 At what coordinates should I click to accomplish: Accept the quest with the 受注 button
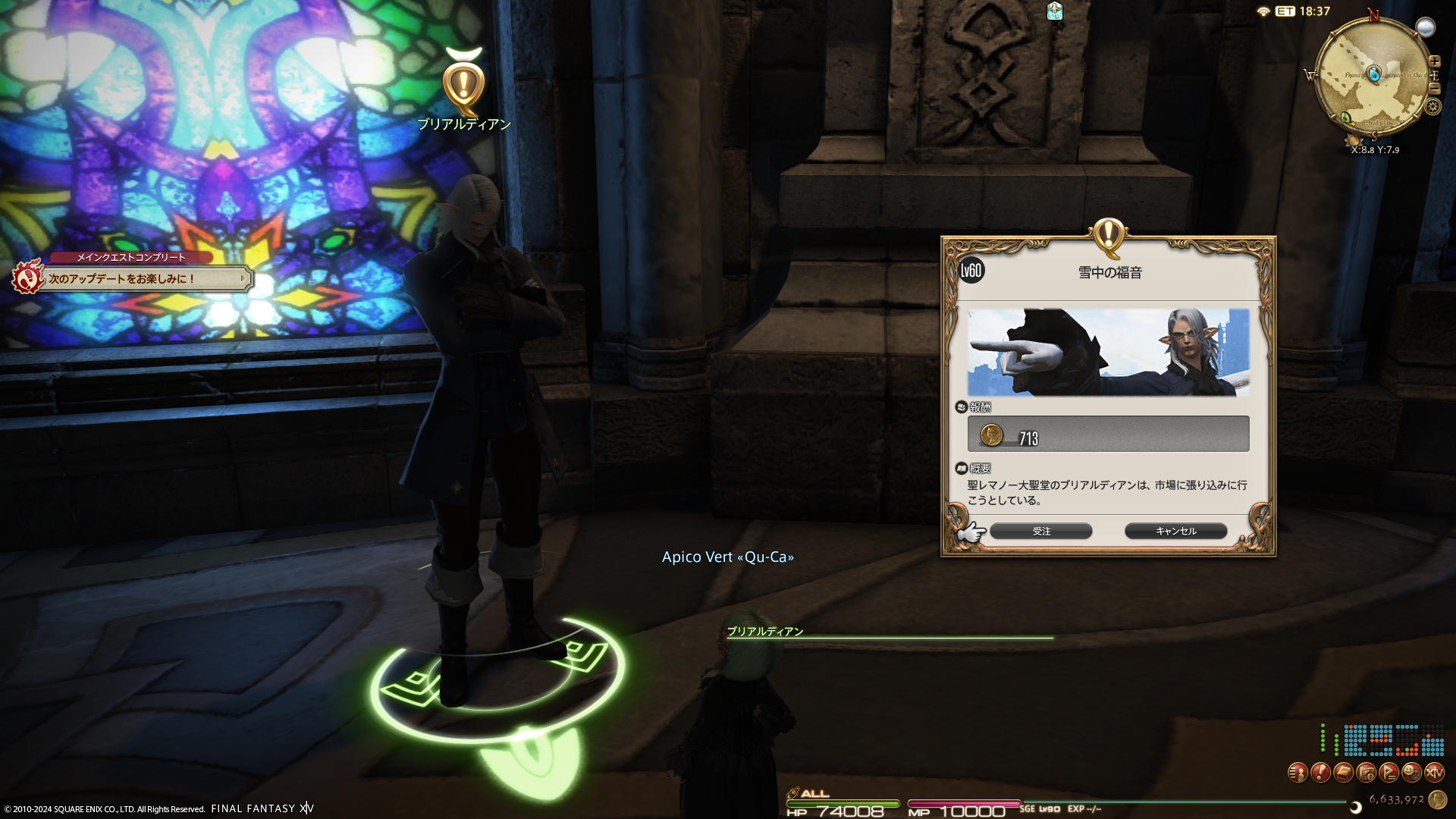click(1041, 531)
